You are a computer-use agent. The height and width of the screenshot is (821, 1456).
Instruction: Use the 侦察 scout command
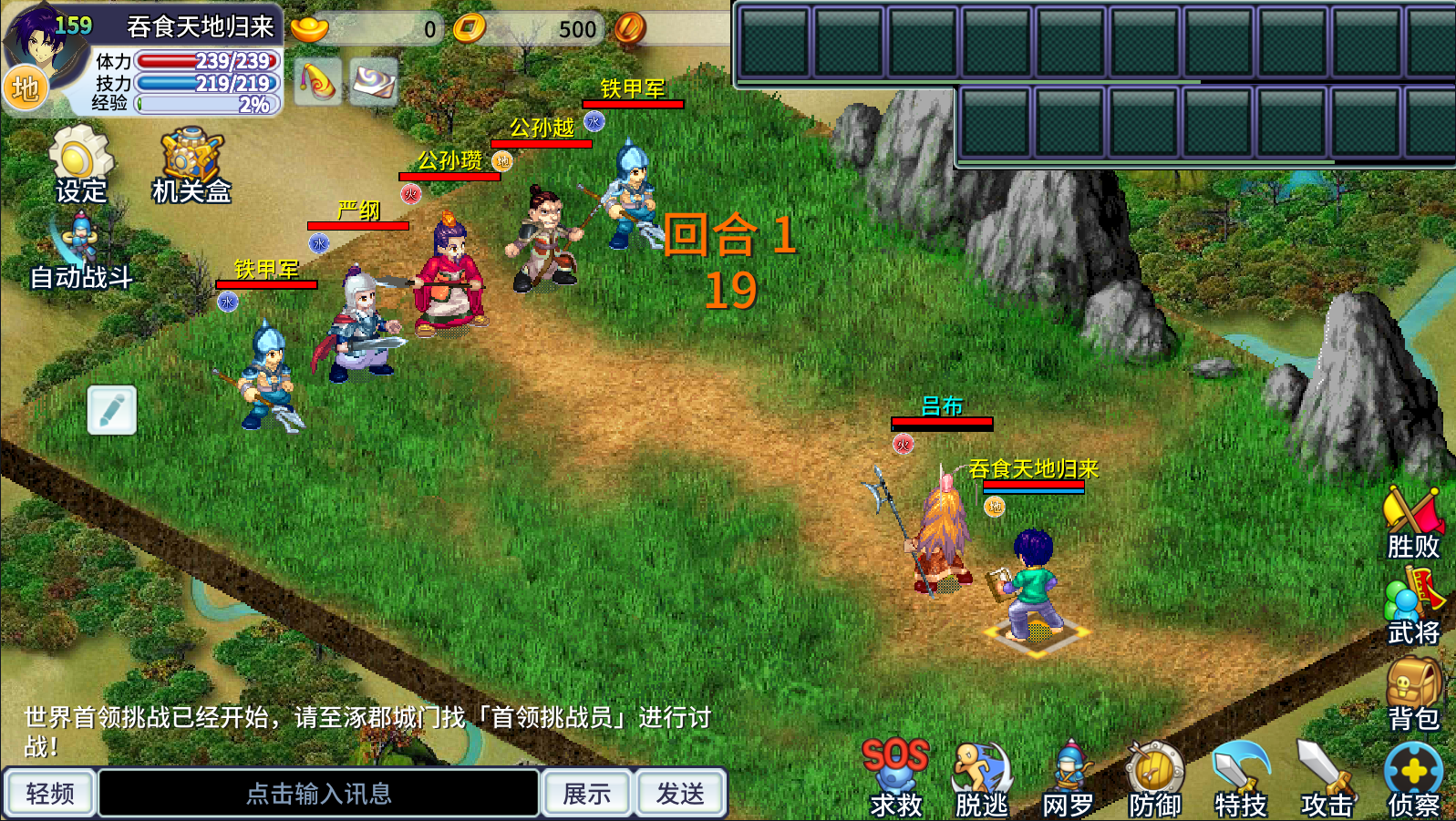[x=1413, y=777]
